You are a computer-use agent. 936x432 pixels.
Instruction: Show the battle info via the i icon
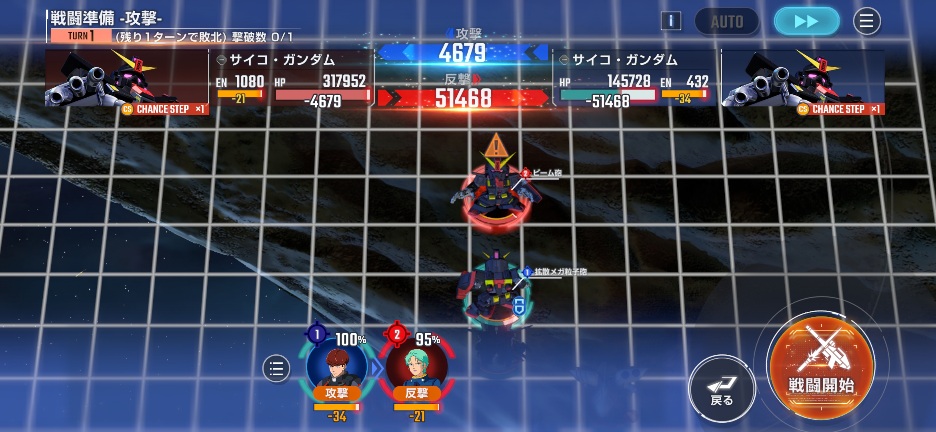click(673, 21)
